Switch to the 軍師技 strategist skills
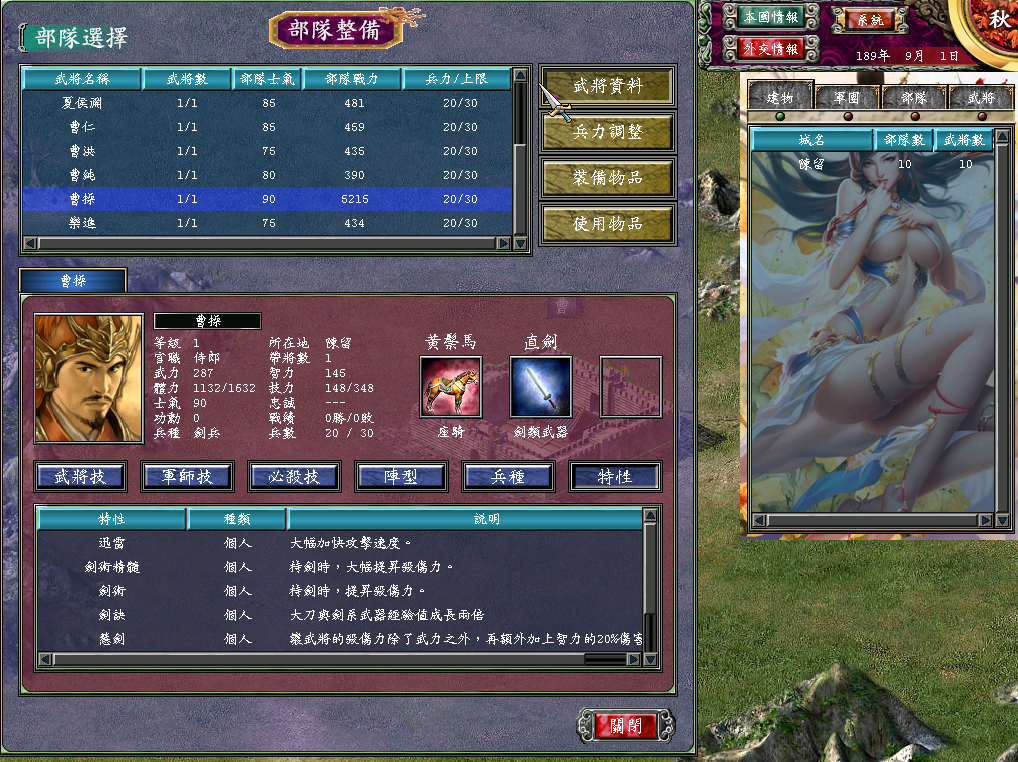Screen dimensions: 1018x762 tap(188, 477)
